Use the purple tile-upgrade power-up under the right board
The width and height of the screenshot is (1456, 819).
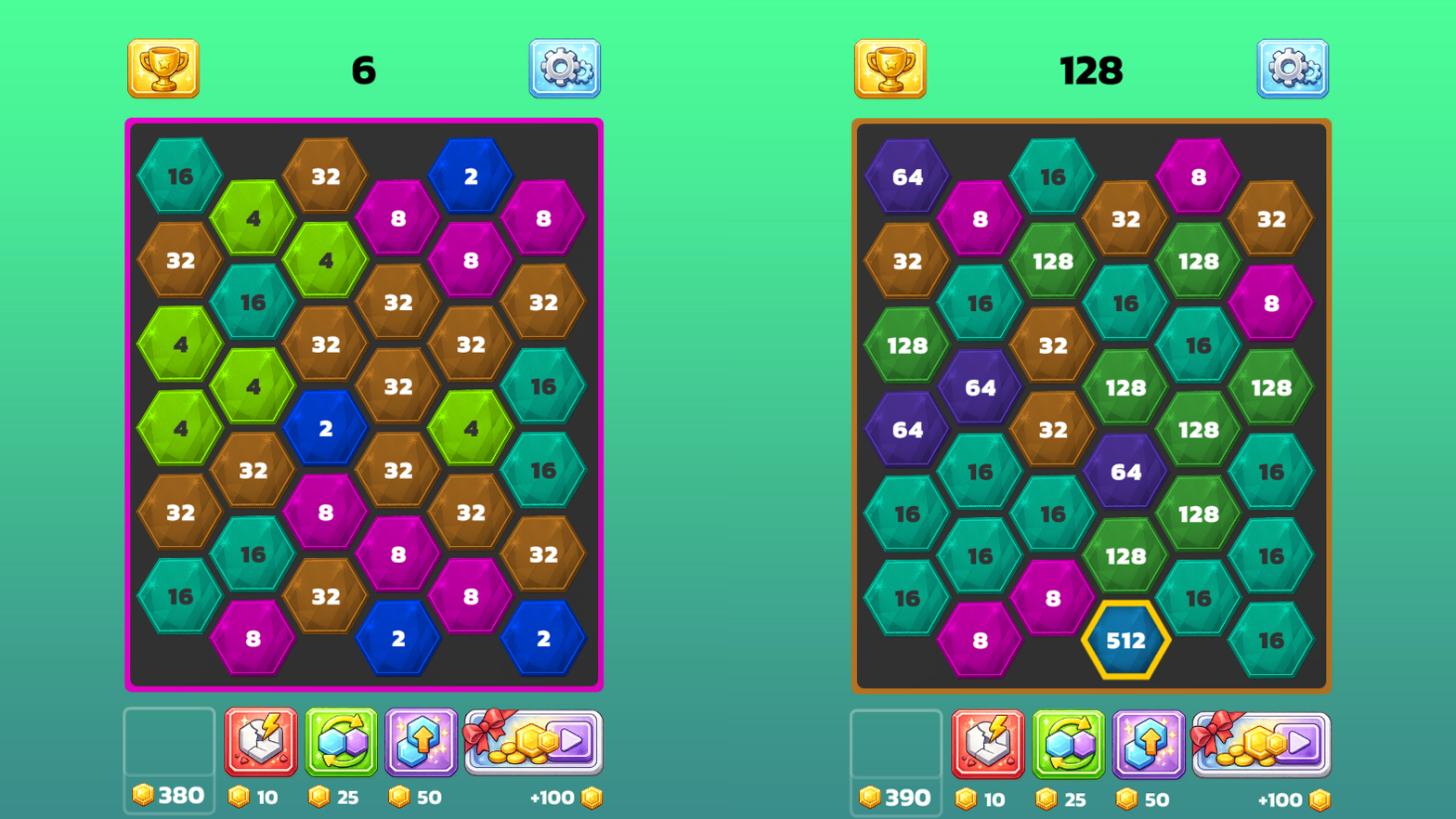(1149, 743)
